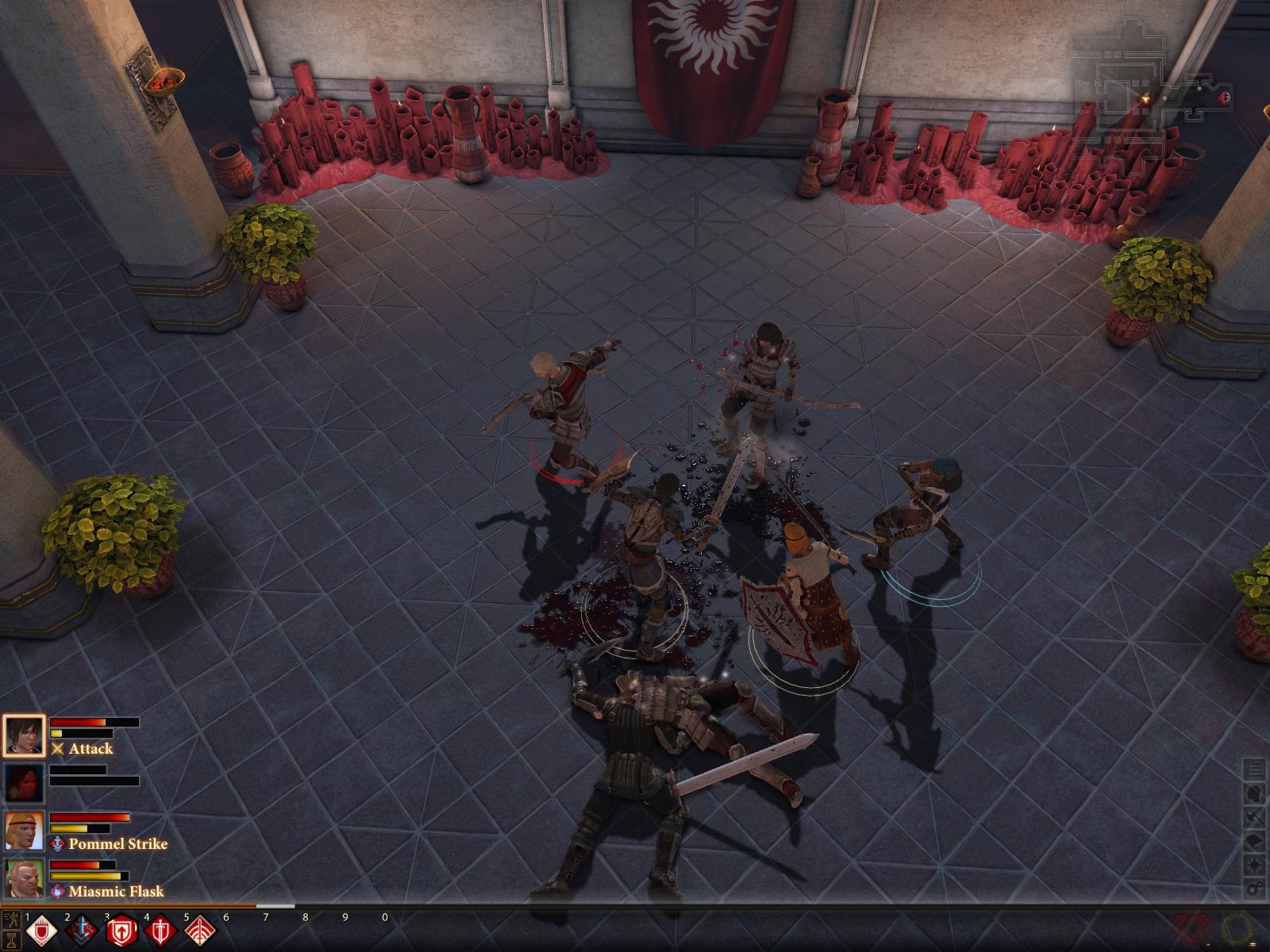The image size is (1270, 952).
Task: Select the dark-haired party leader portrait
Action: tap(23, 735)
